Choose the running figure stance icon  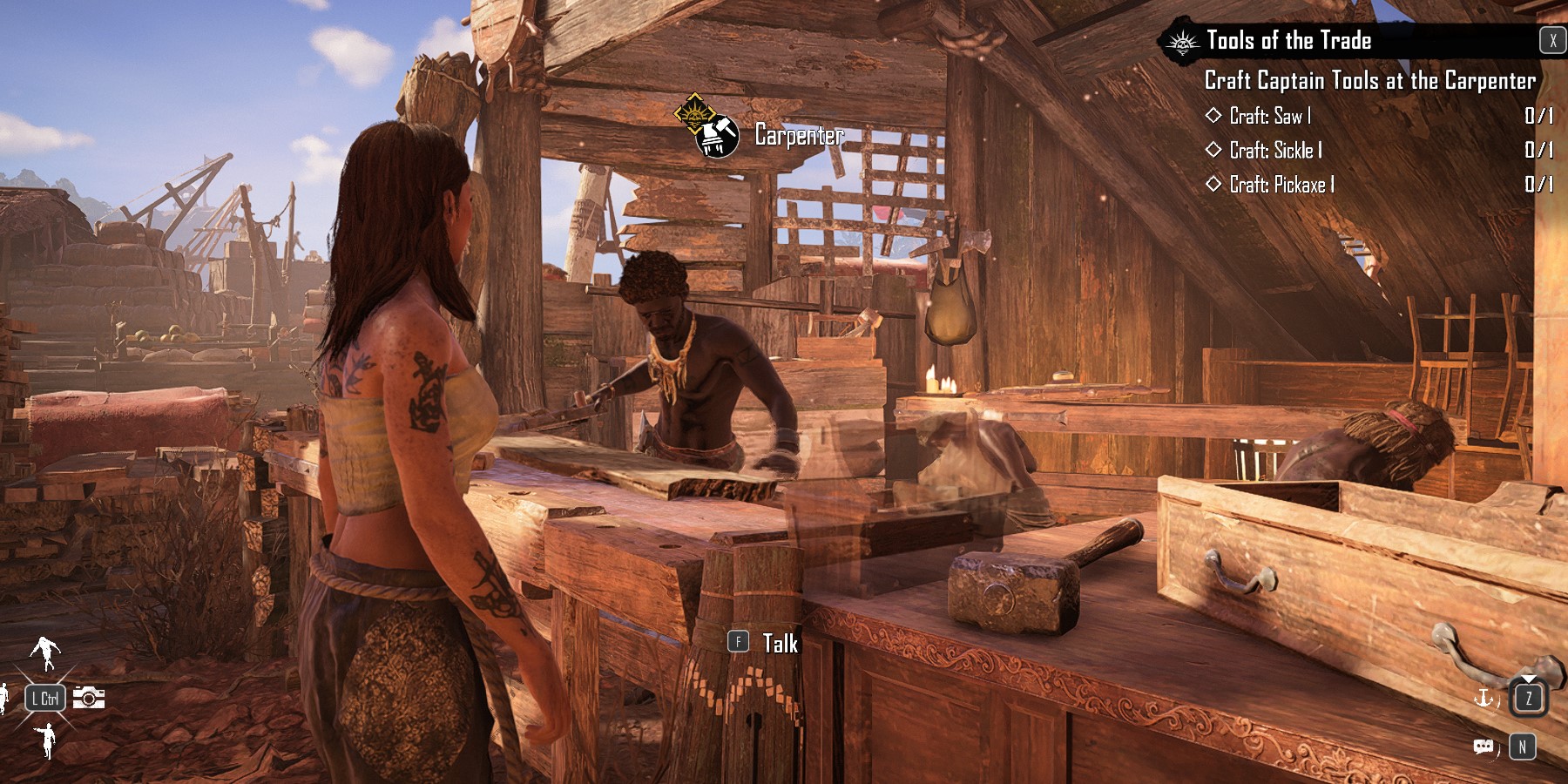[44, 651]
